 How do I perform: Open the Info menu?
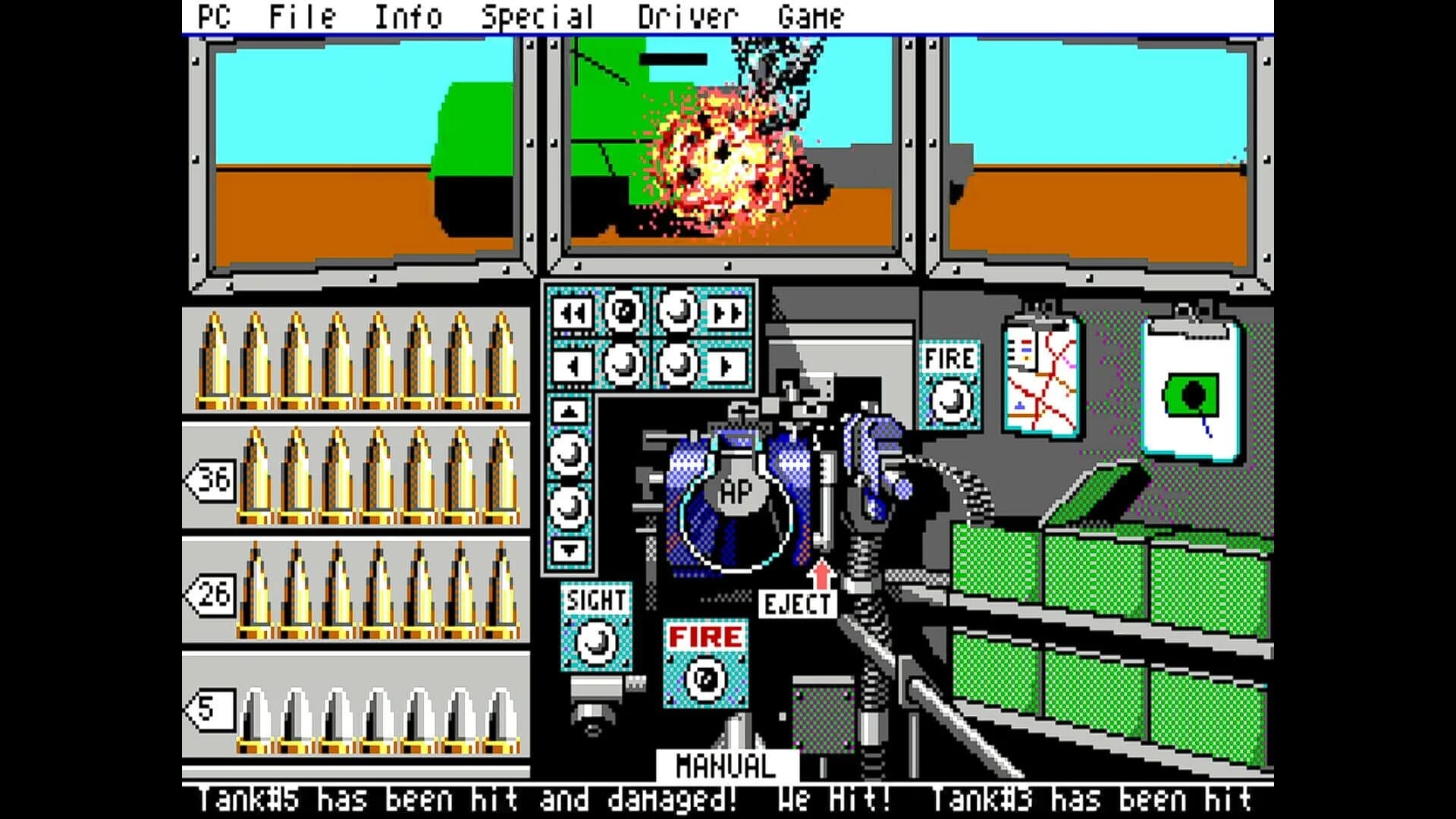(x=407, y=14)
